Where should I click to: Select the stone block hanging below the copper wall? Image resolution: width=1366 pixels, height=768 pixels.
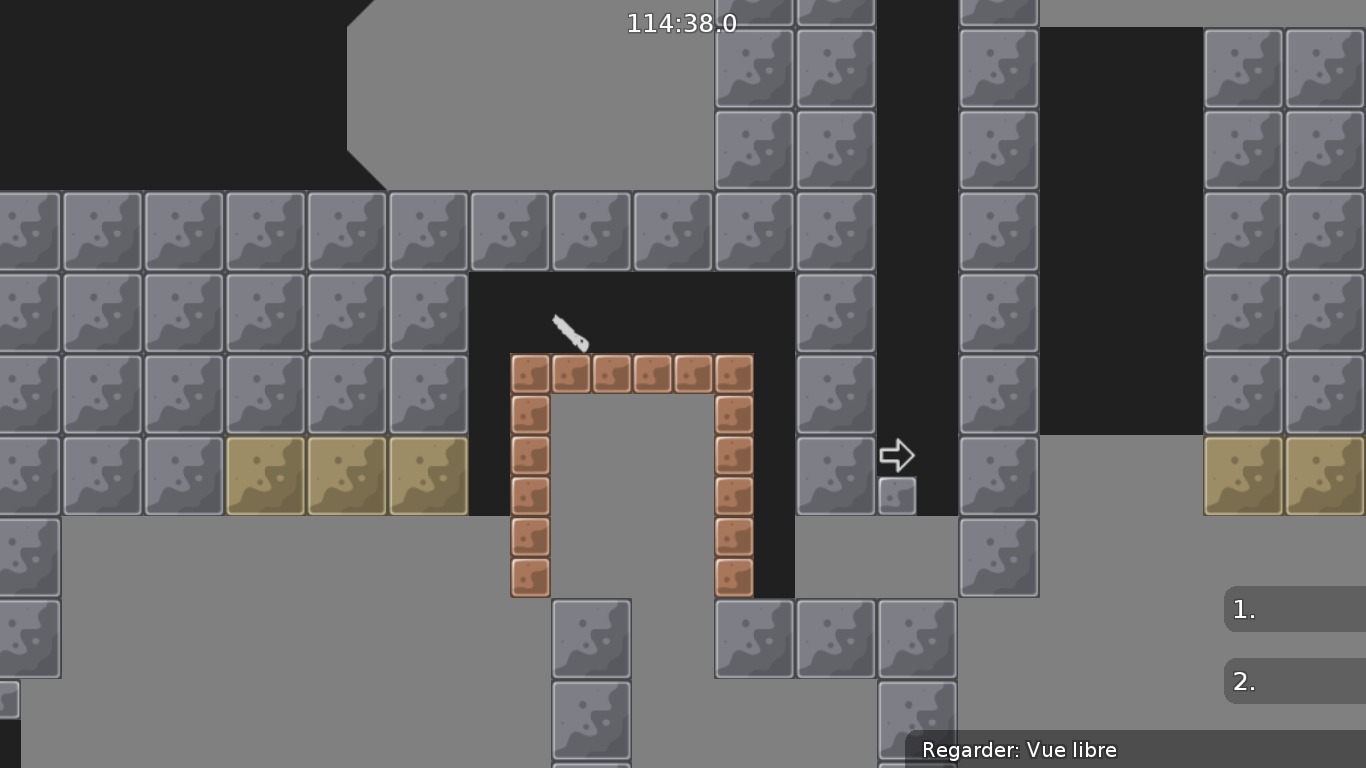(754, 637)
